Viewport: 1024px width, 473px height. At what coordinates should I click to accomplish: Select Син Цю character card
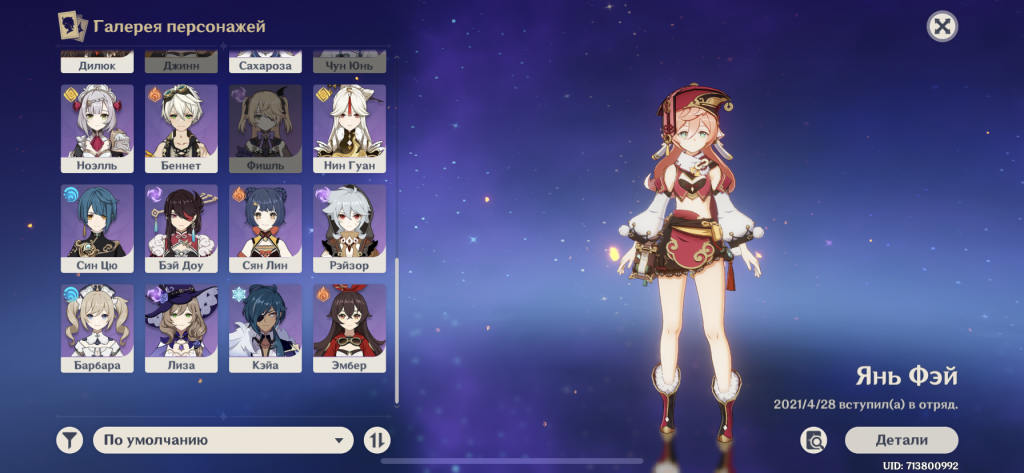click(x=97, y=229)
